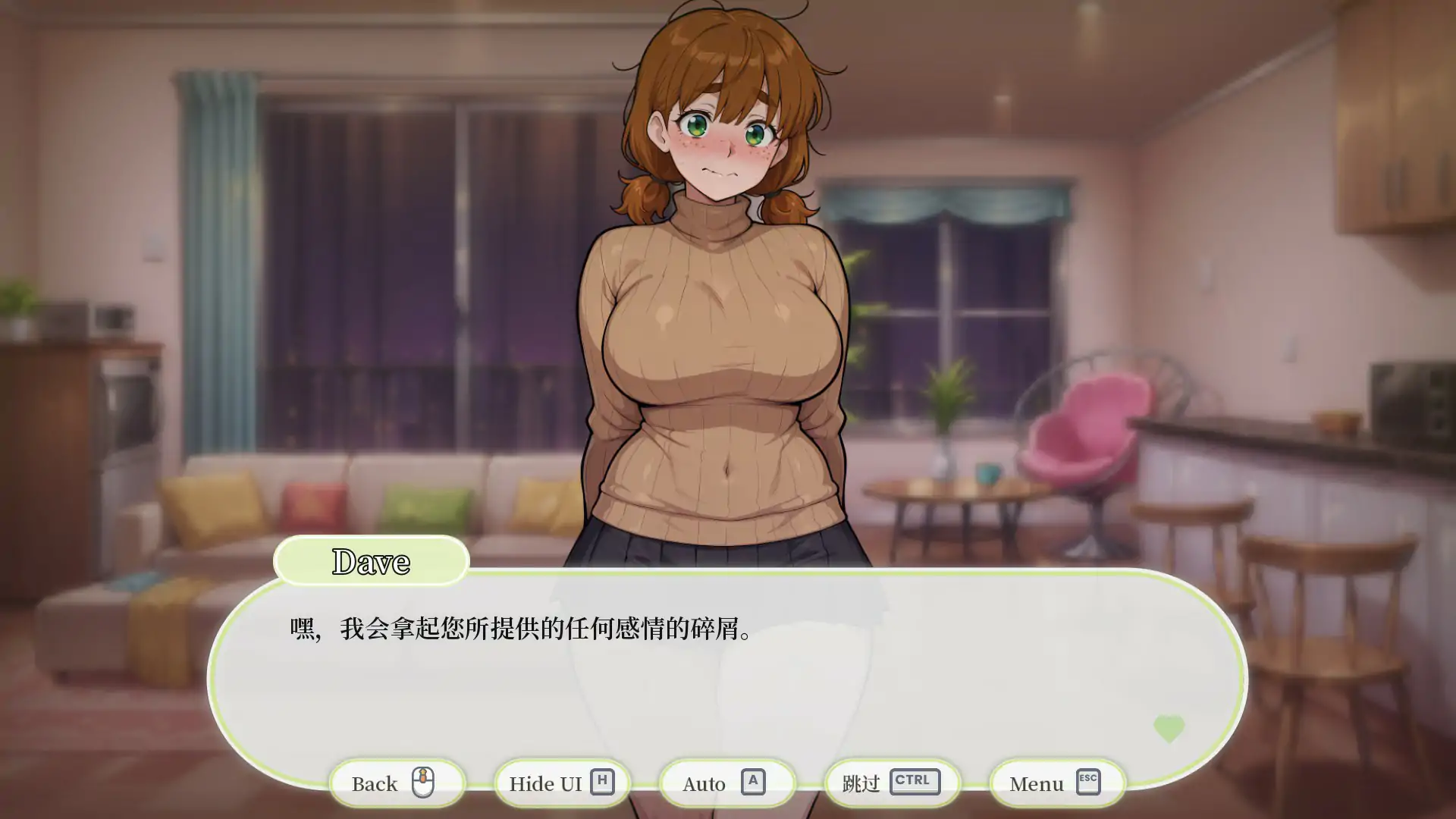Click the mouse scroll-wheel icon on Back
Image resolution: width=1456 pixels, height=819 pixels.
point(425,783)
